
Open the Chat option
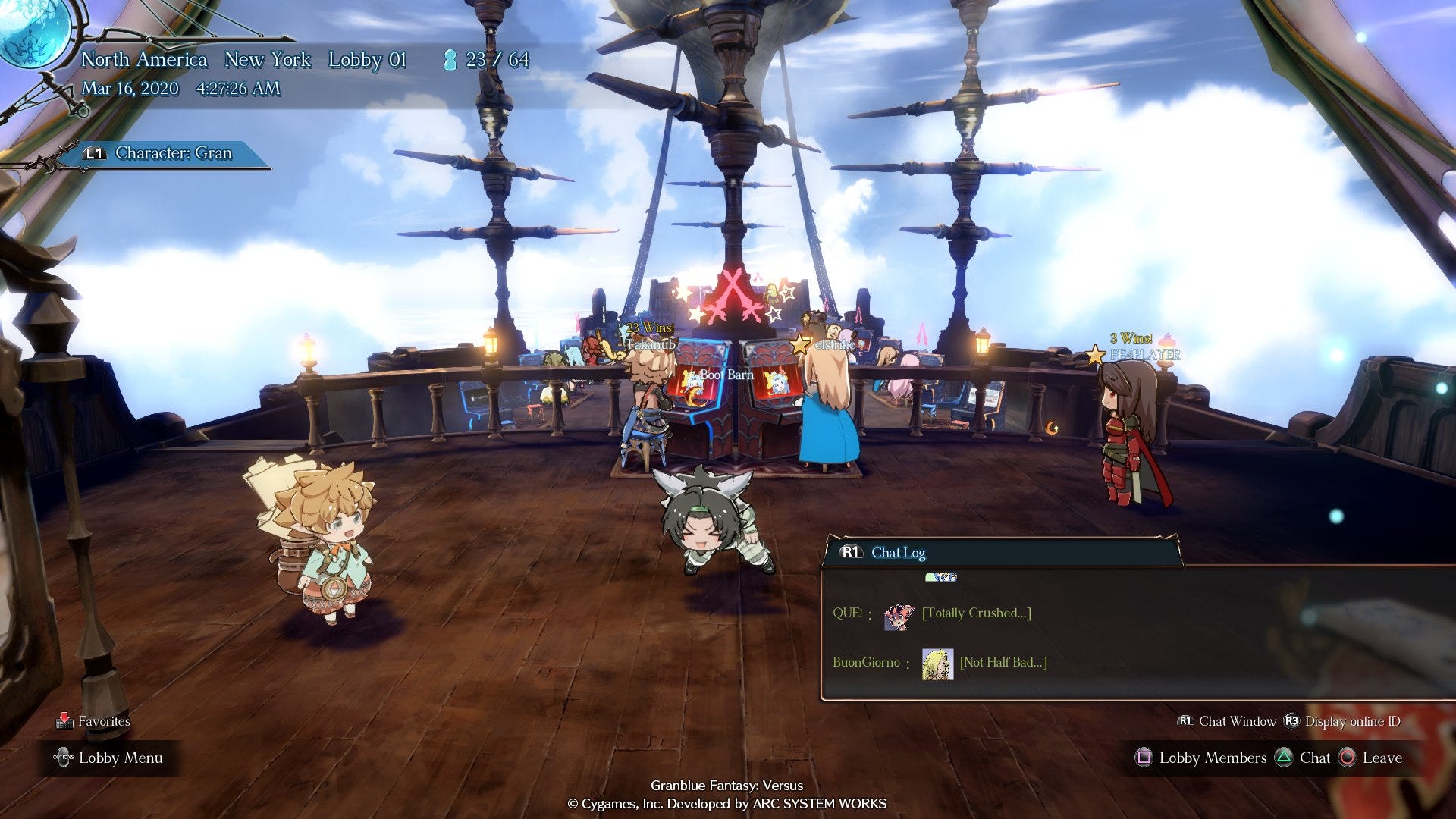tap(1304, 758)
